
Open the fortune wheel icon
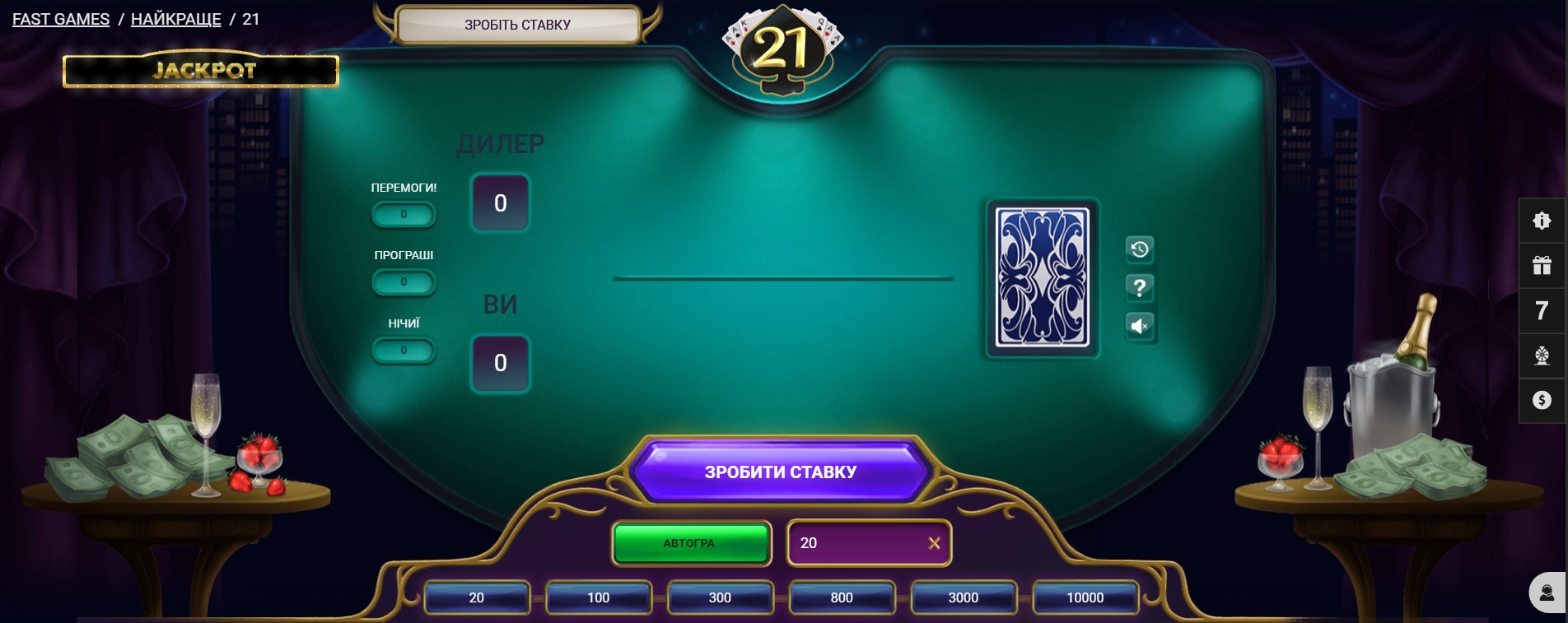tap(1541, 356)
